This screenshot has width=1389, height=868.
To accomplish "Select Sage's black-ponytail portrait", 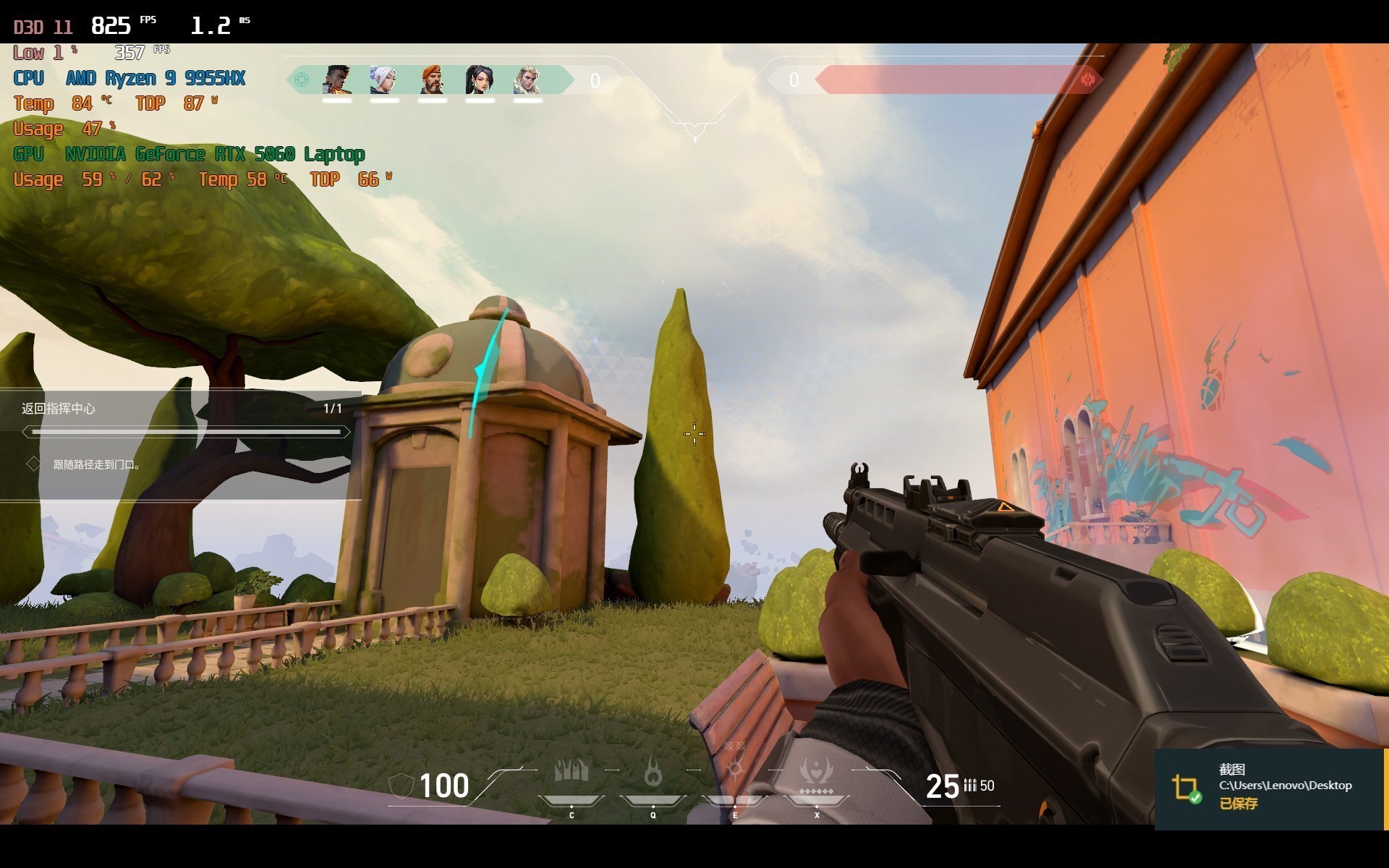I will (x=479, y=80).
